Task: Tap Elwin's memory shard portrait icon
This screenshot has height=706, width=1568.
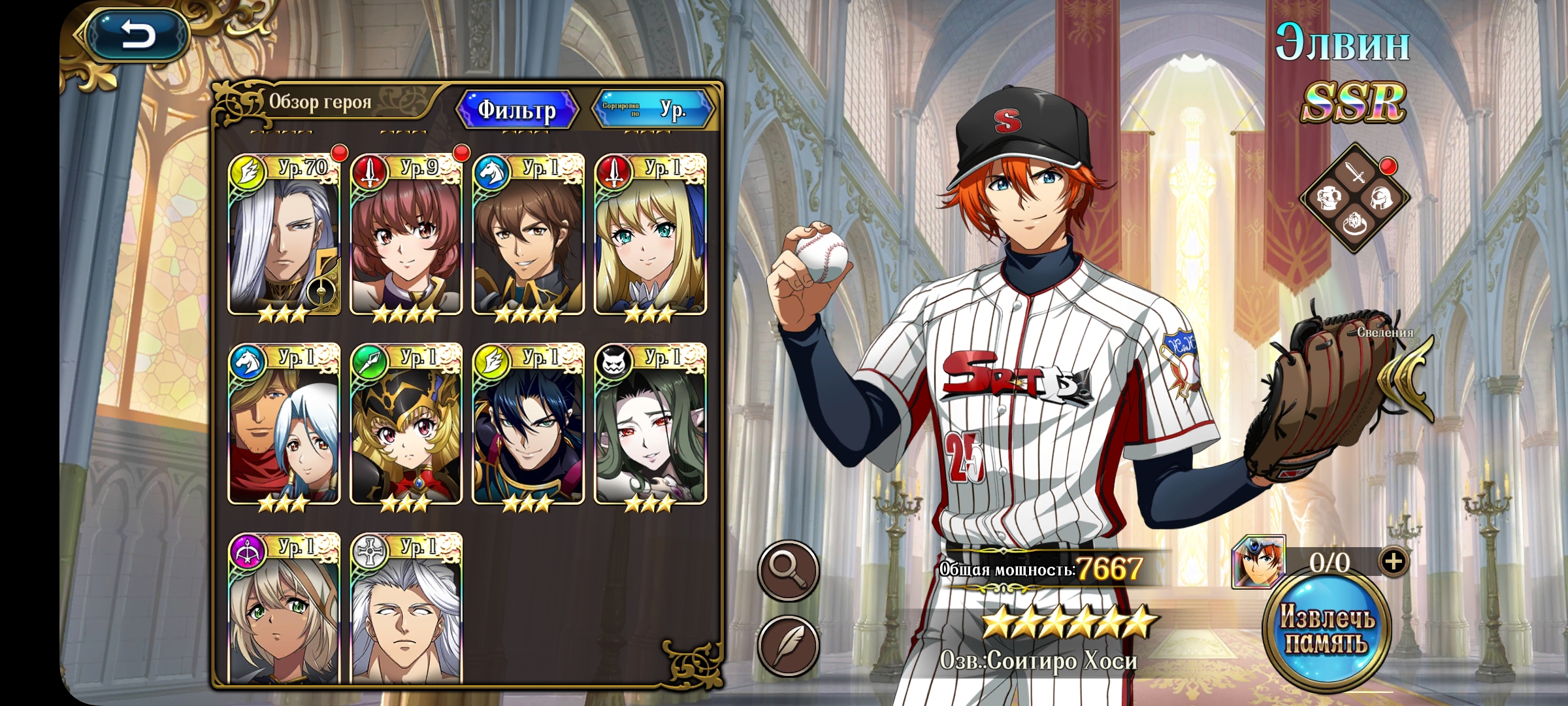Action: pyautogui.click(x=1258, y=562)
